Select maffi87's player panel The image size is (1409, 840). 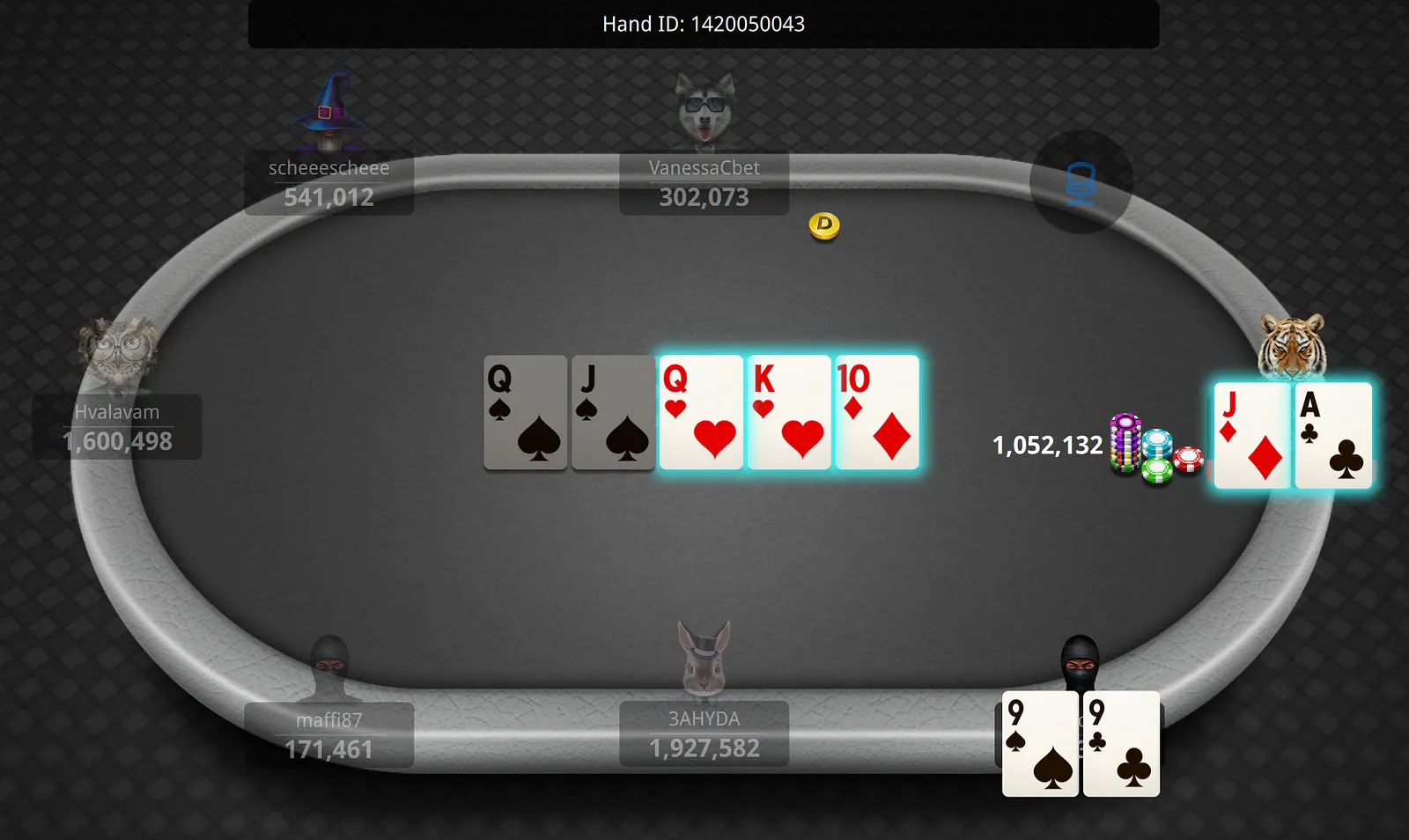tap(328, 734)
